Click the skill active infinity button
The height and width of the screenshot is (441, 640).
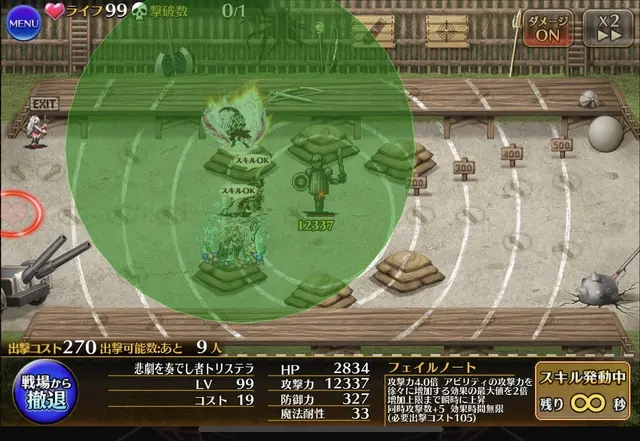click(583, 392)
